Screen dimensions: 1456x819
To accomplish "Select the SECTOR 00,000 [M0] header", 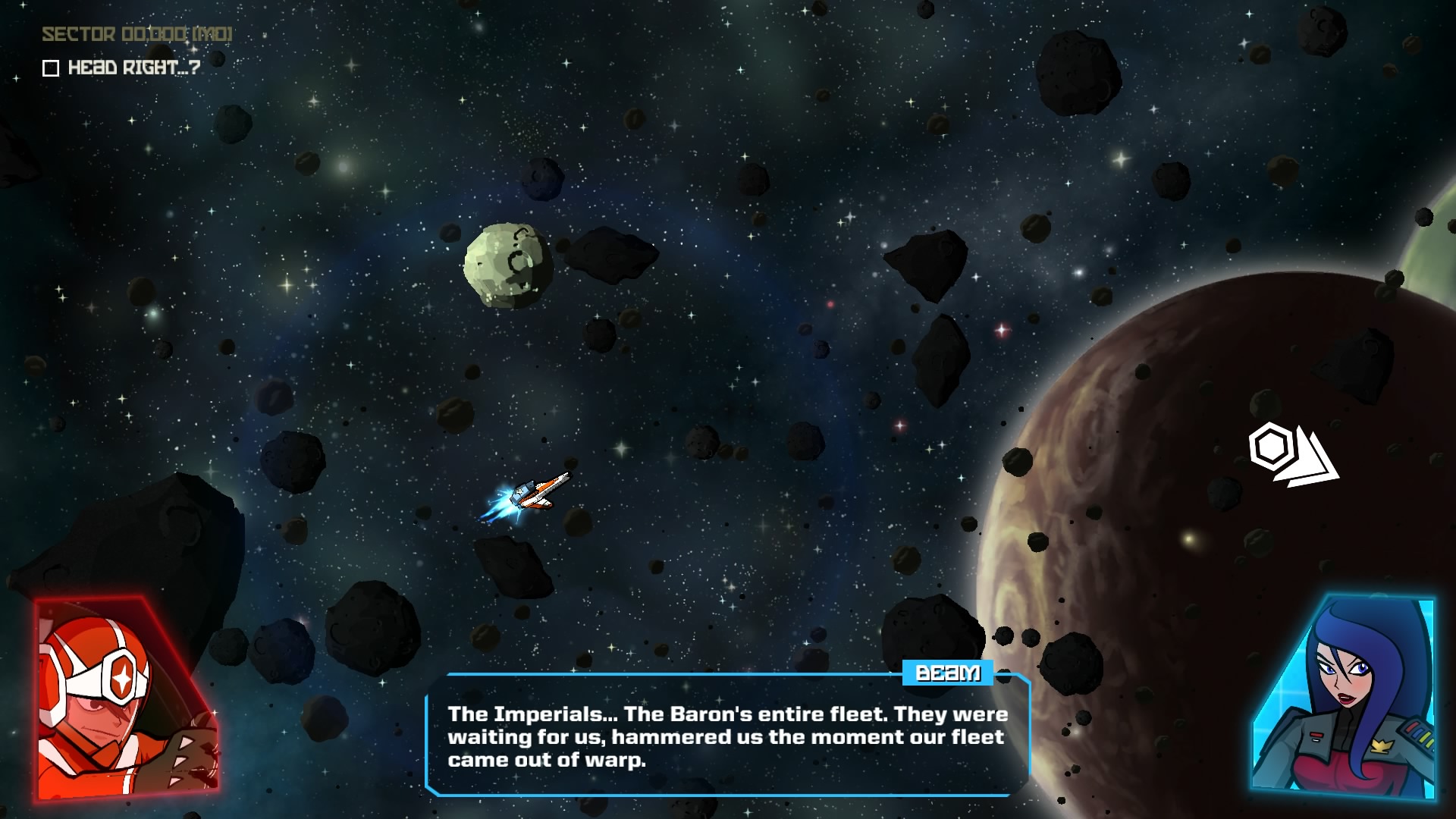I will 134,32.
